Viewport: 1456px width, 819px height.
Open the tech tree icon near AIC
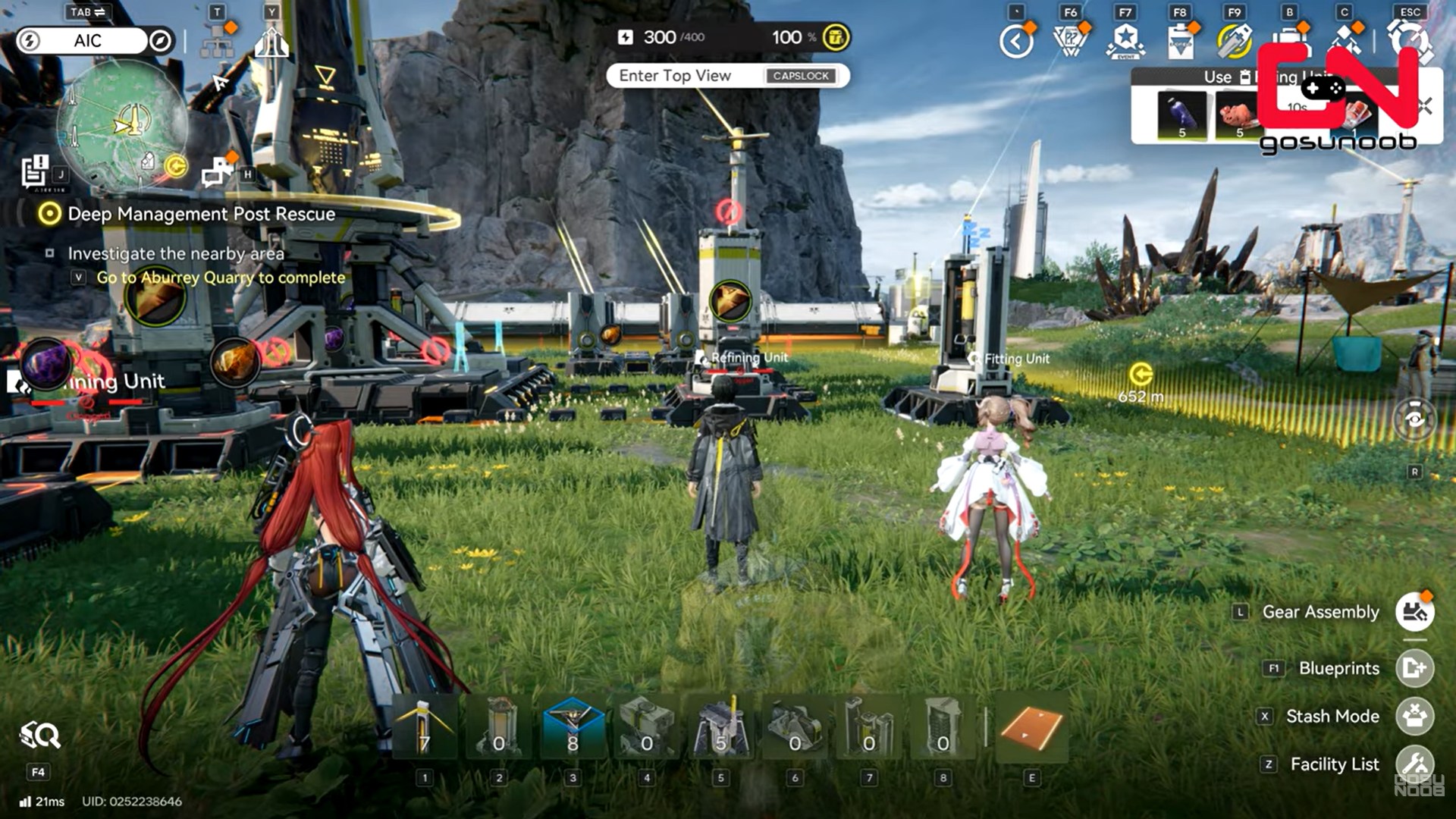tap(218, 42)
